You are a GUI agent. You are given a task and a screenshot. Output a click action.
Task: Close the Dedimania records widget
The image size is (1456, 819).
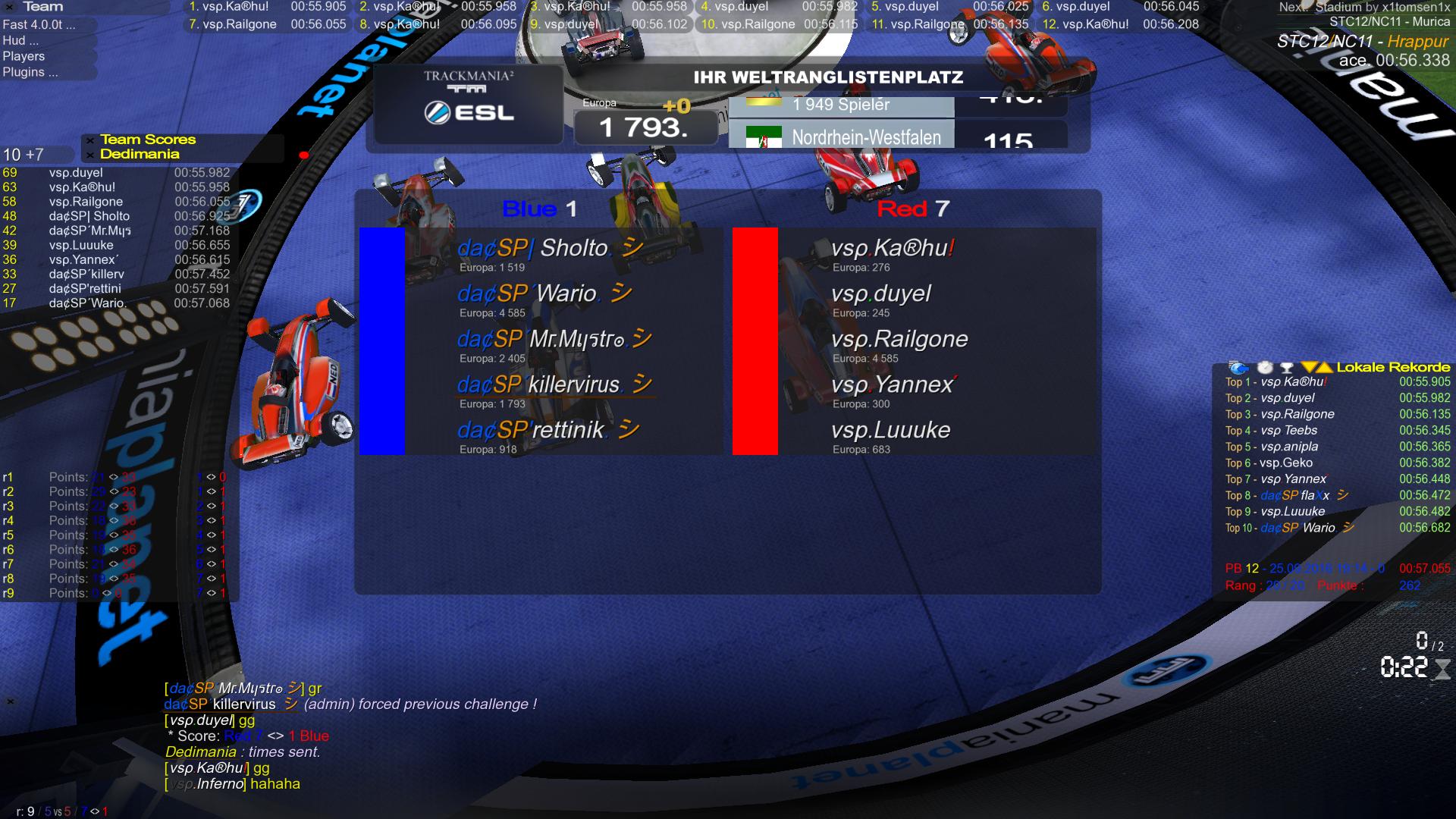90,155
